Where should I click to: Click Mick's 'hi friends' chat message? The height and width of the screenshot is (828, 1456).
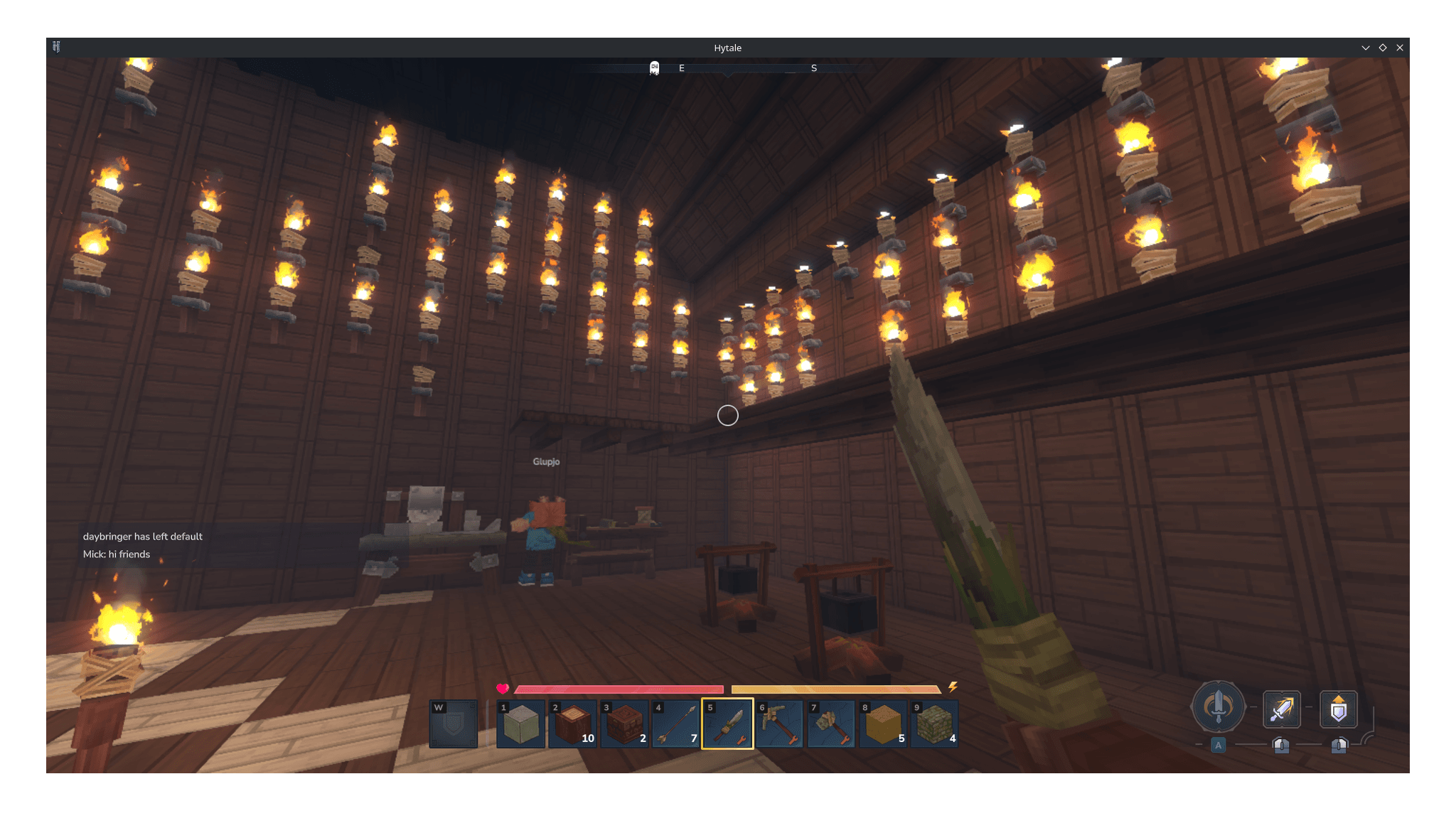click(x=117, y=554)
